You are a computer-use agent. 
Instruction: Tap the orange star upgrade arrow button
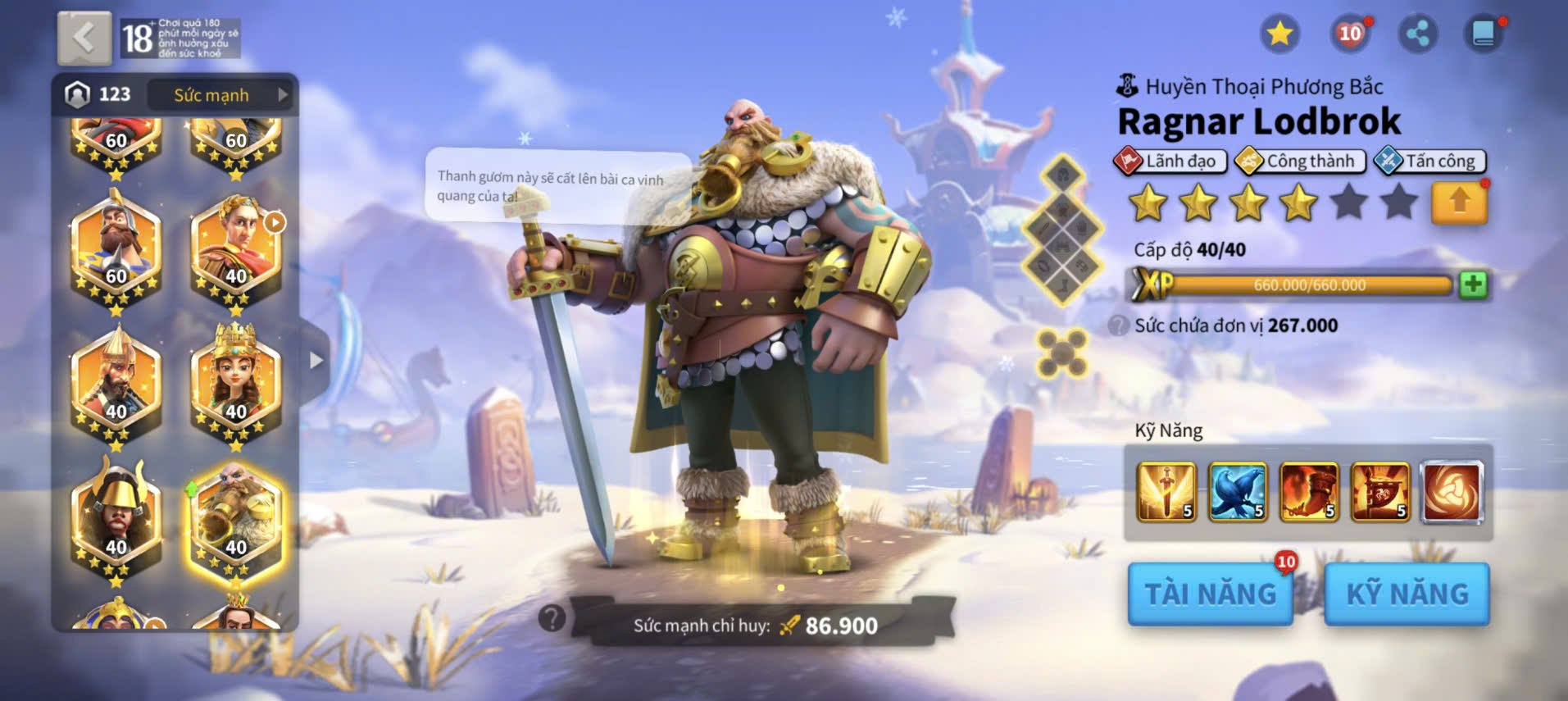1458,203
